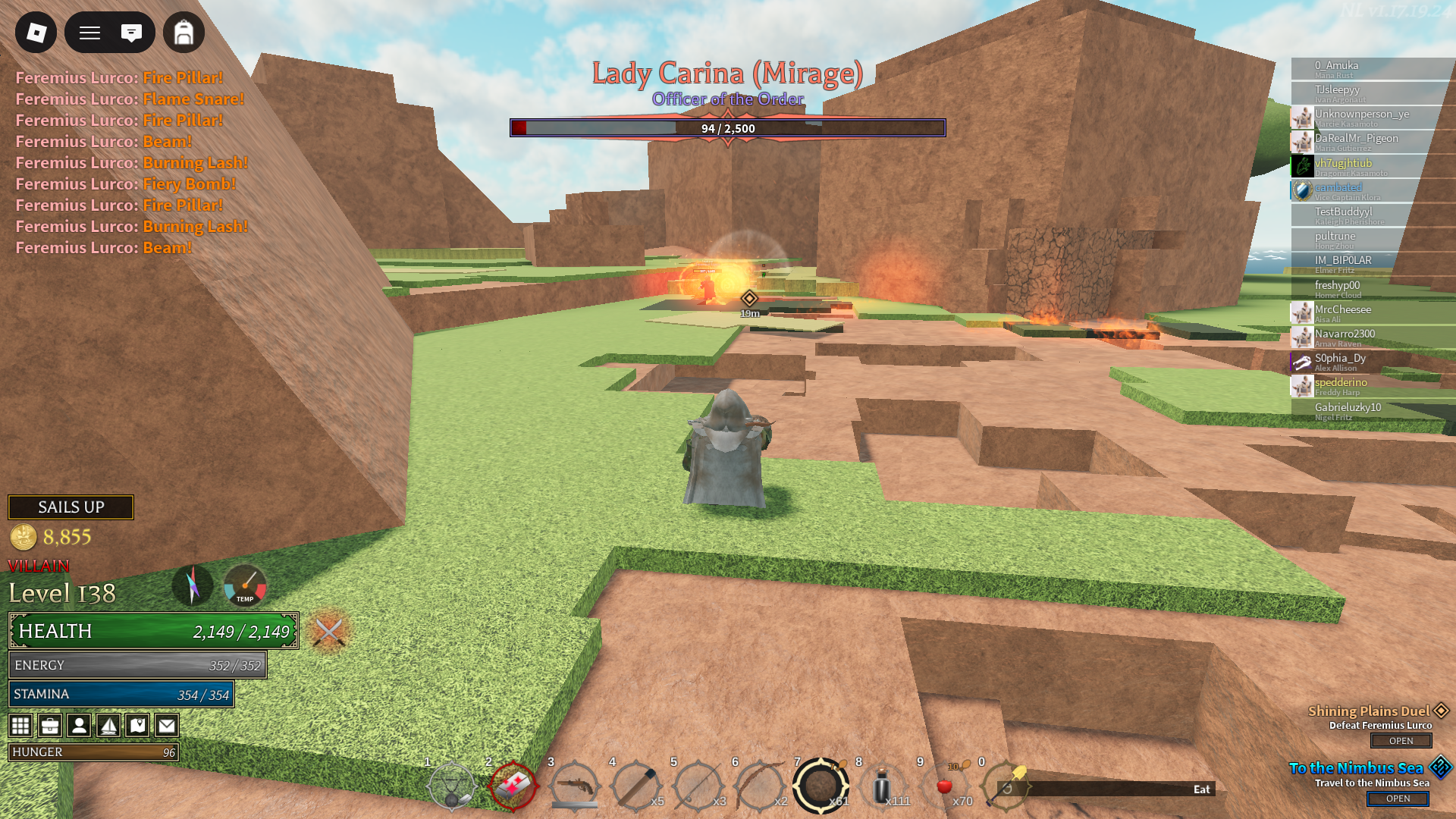1456x819 pixels.
Task: Open the sailboat ship menu
Action: (x=108, y=726)
